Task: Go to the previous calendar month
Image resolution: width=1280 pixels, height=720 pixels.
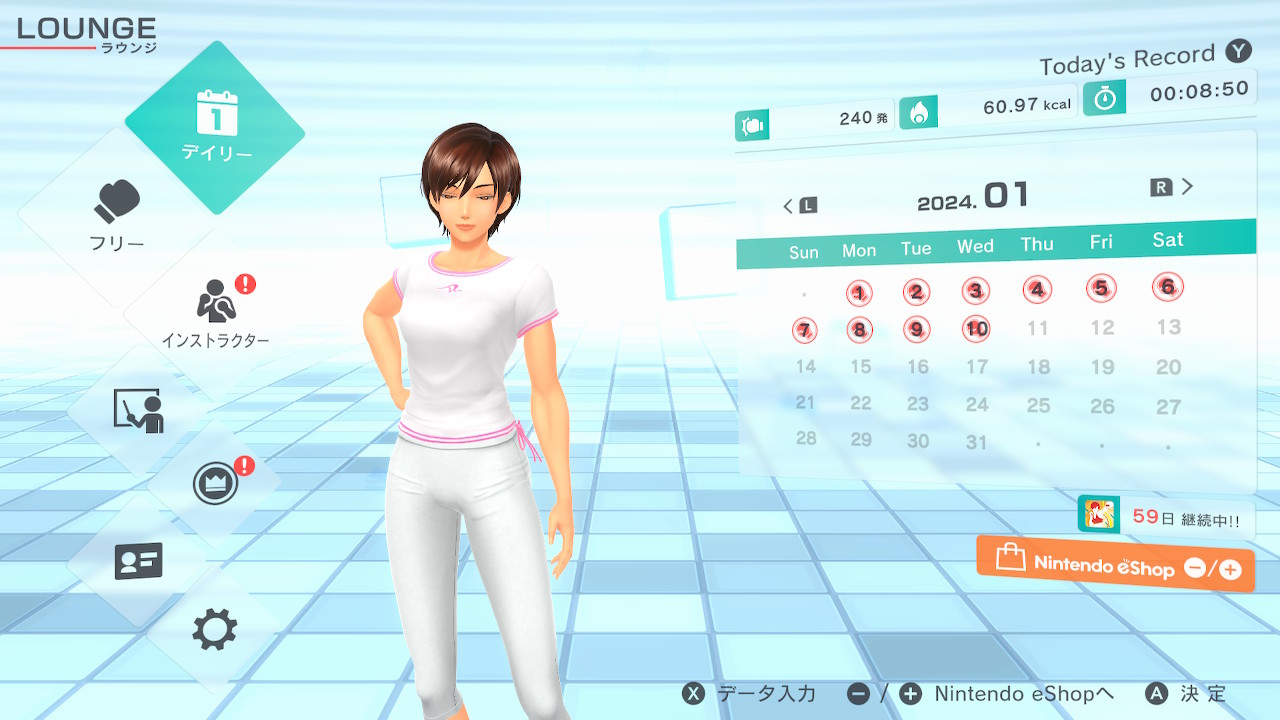Action: coord(799,206)
